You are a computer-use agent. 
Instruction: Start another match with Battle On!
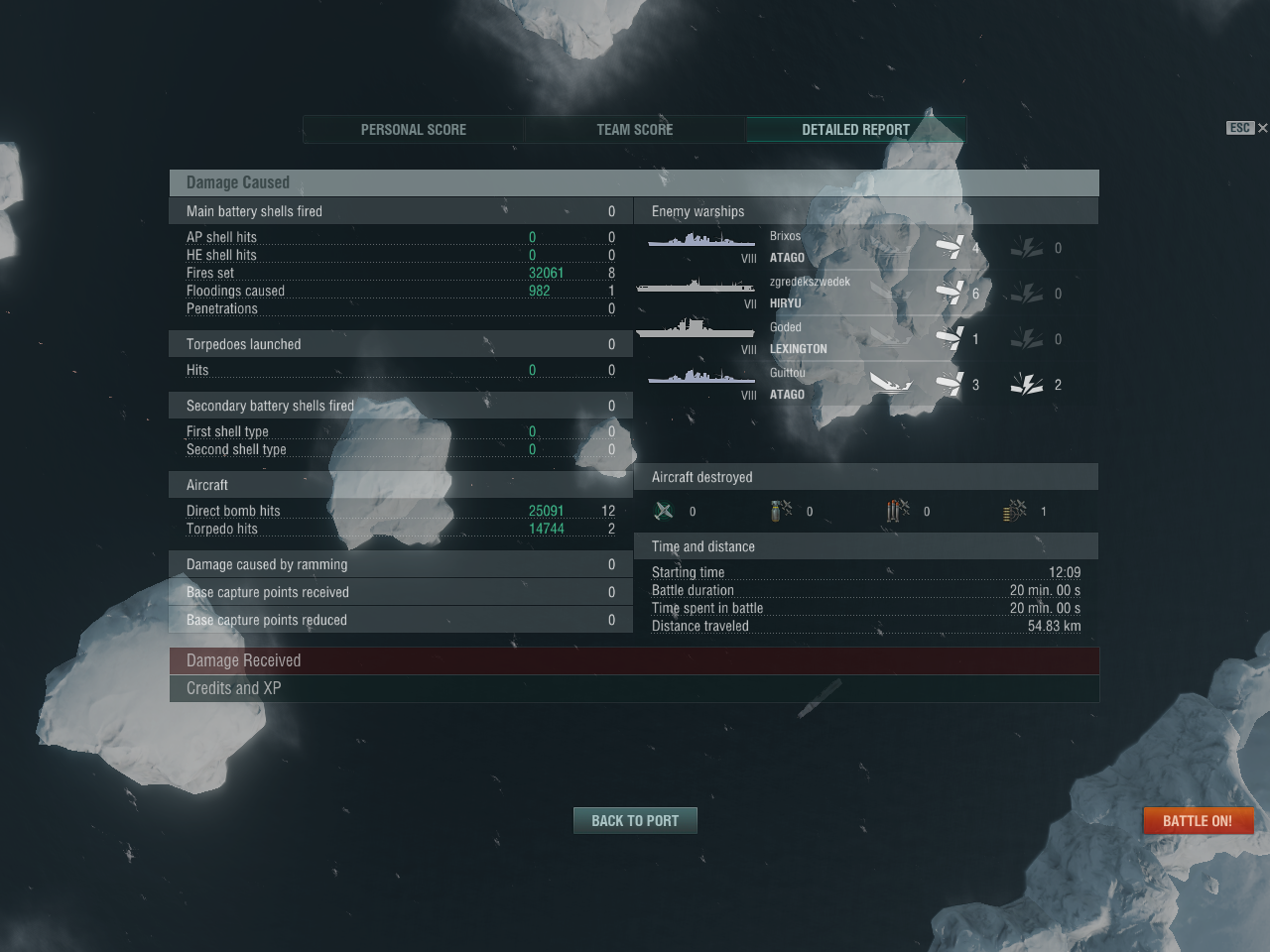click(x=1198, y=821)
